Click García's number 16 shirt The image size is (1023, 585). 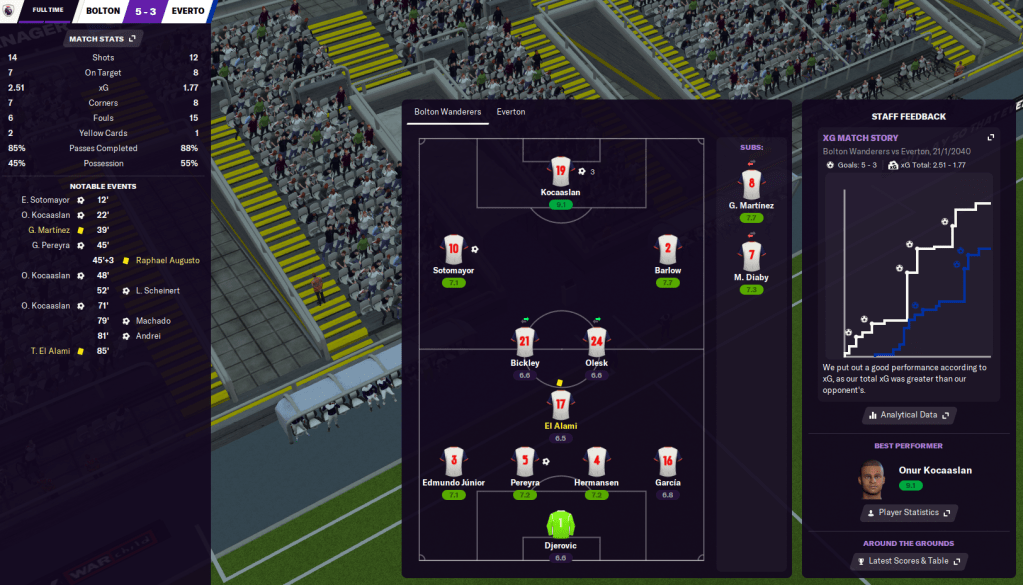coord(668,462)
